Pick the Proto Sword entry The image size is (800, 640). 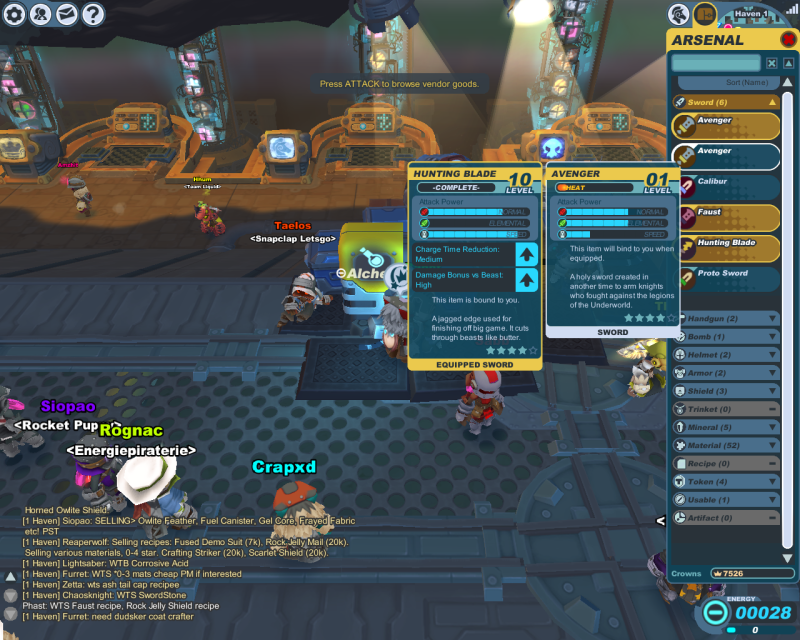click(725, 278)
